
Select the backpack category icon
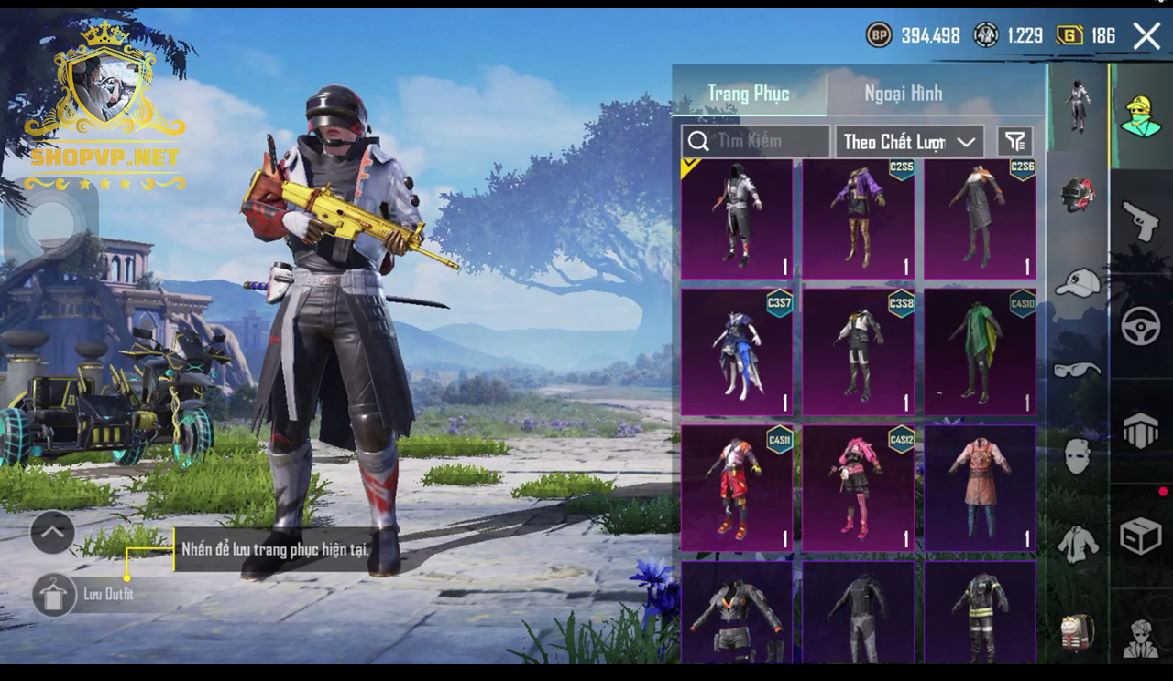click(1078, 630)
